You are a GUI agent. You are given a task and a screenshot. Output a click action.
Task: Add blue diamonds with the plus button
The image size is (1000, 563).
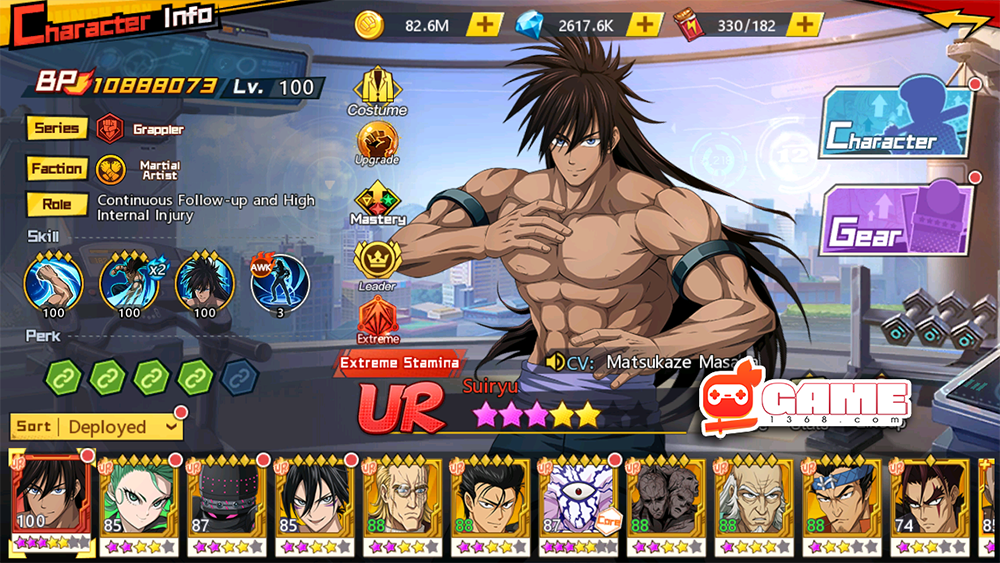645,24
